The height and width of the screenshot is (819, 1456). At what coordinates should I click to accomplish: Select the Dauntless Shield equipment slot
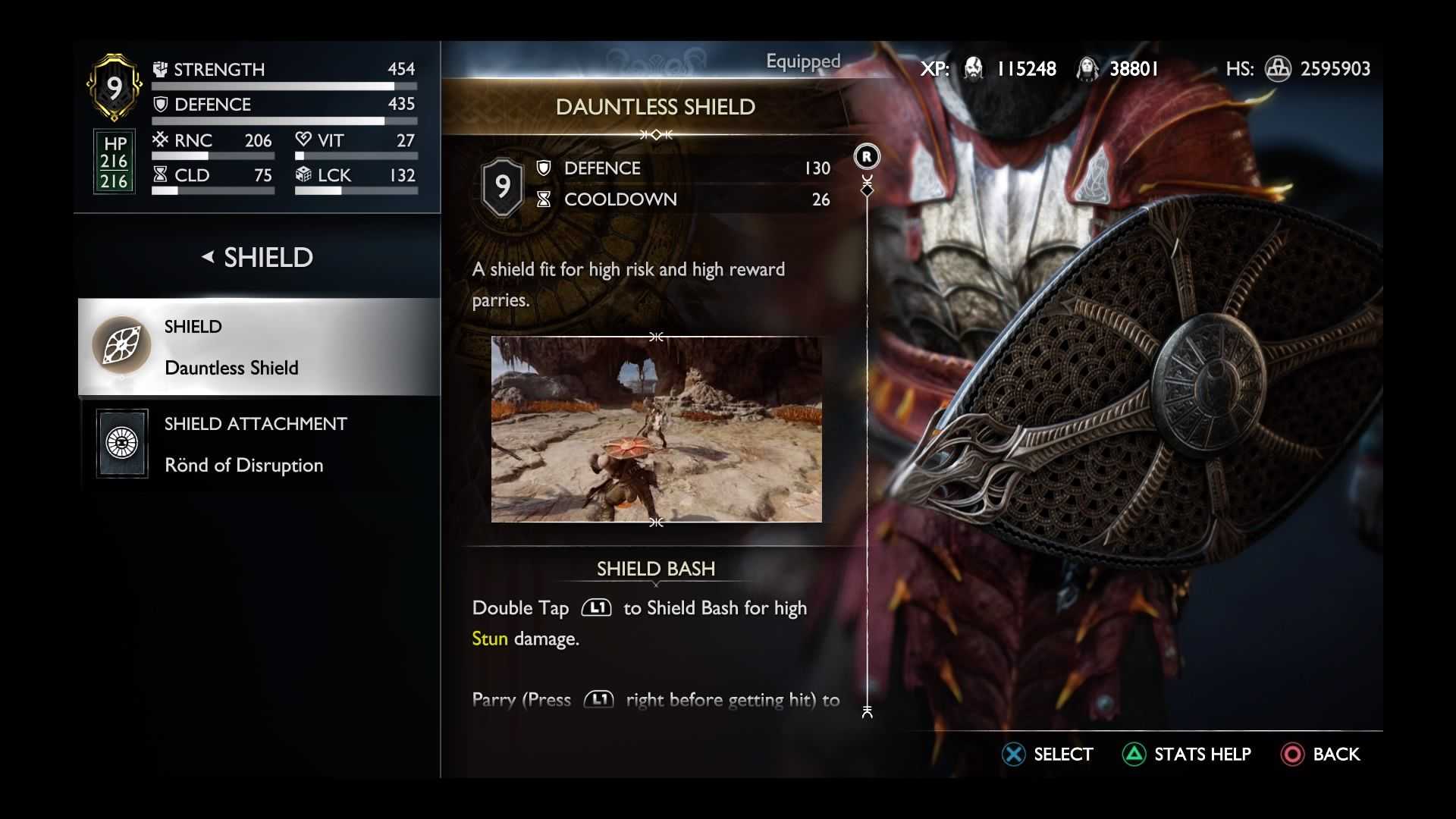click(258, 347)
